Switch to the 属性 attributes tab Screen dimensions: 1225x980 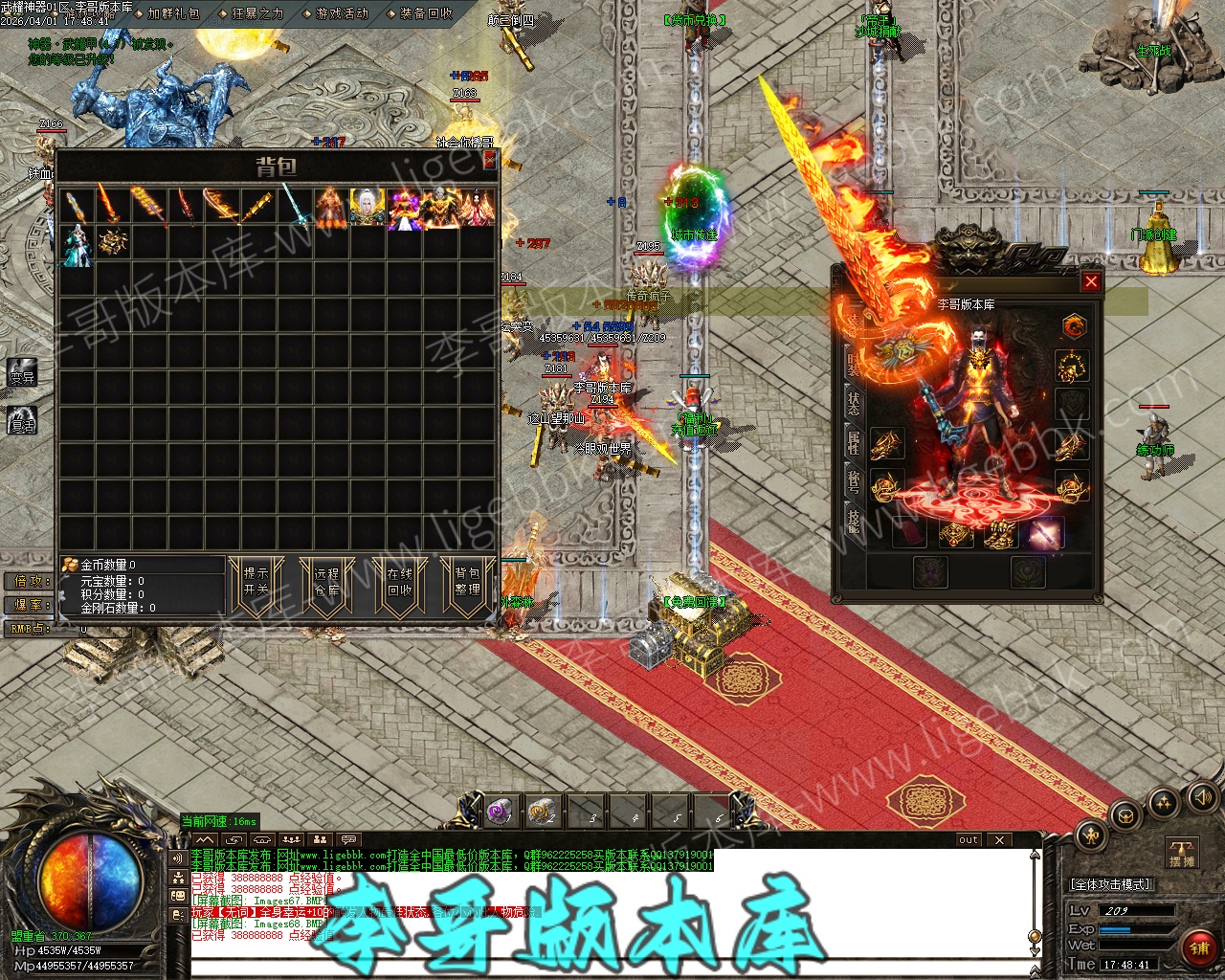[853, 442]
